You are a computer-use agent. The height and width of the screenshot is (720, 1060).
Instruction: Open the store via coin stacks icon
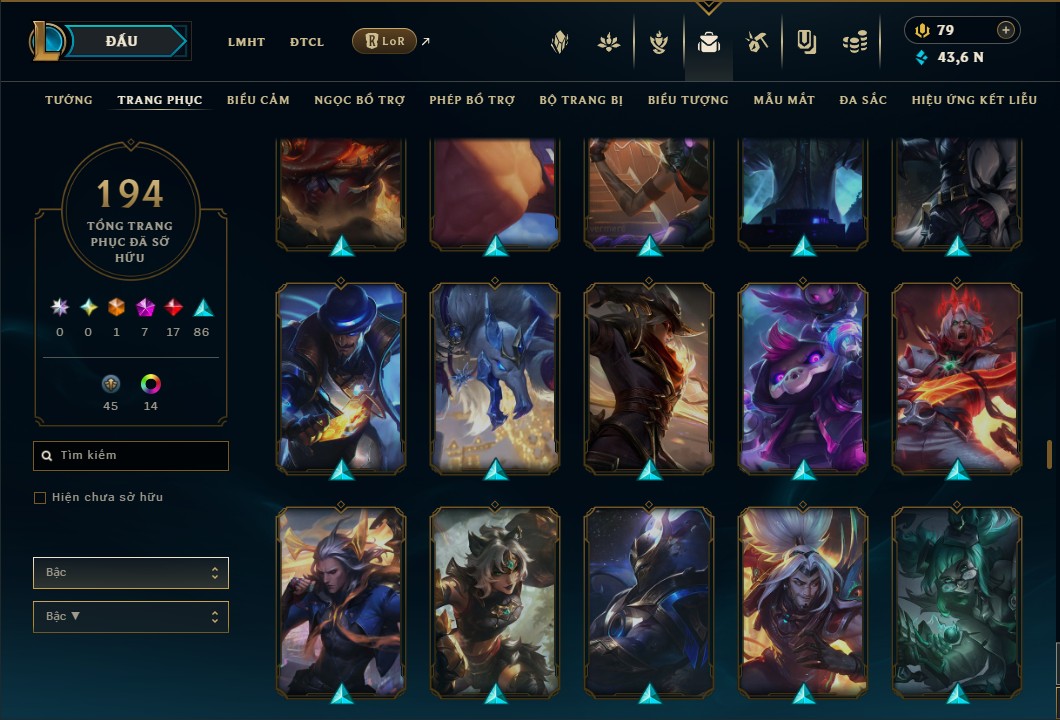[x=854, y=42]
